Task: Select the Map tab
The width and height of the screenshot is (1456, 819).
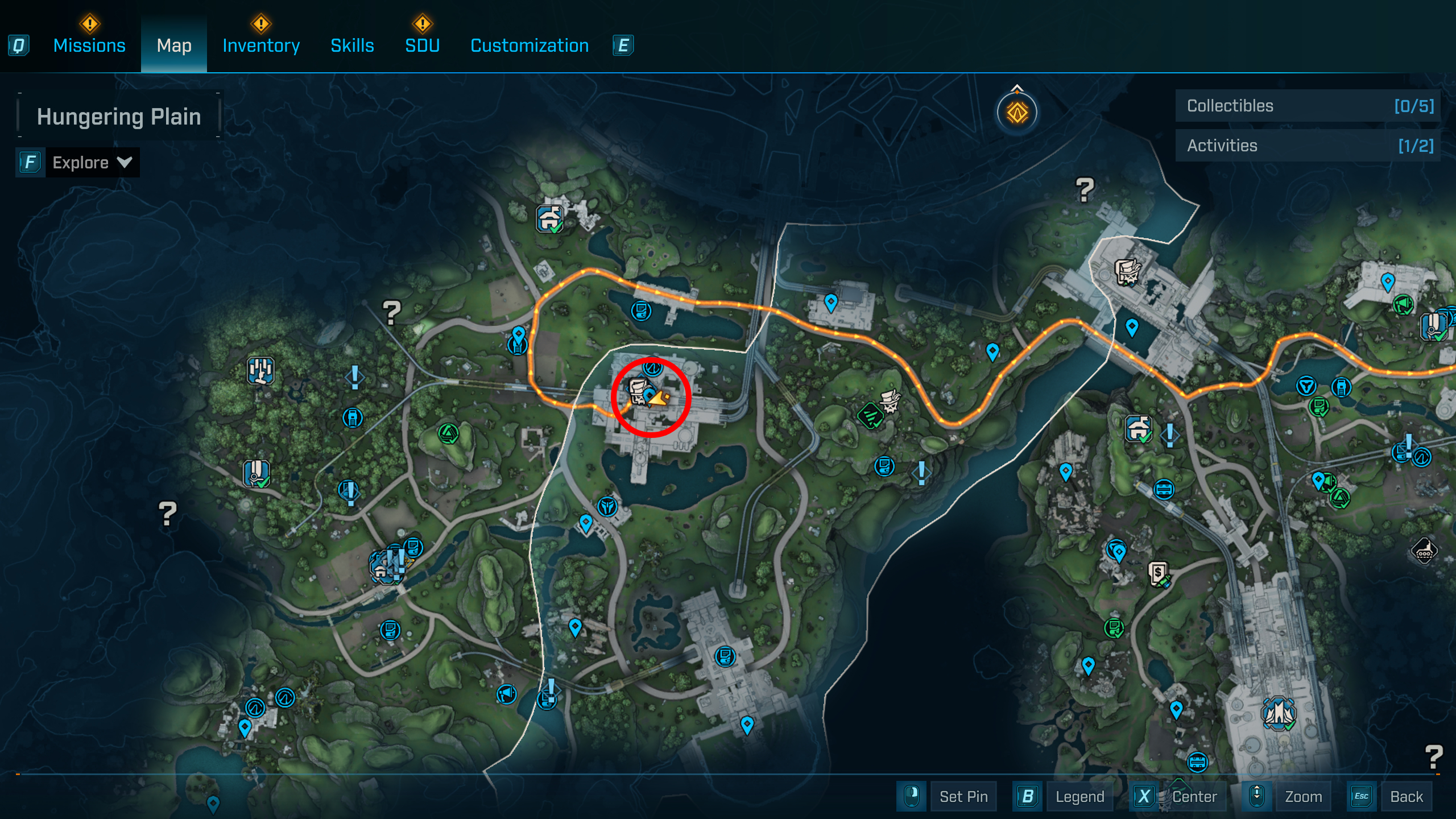Action: [x=174, y=45]
